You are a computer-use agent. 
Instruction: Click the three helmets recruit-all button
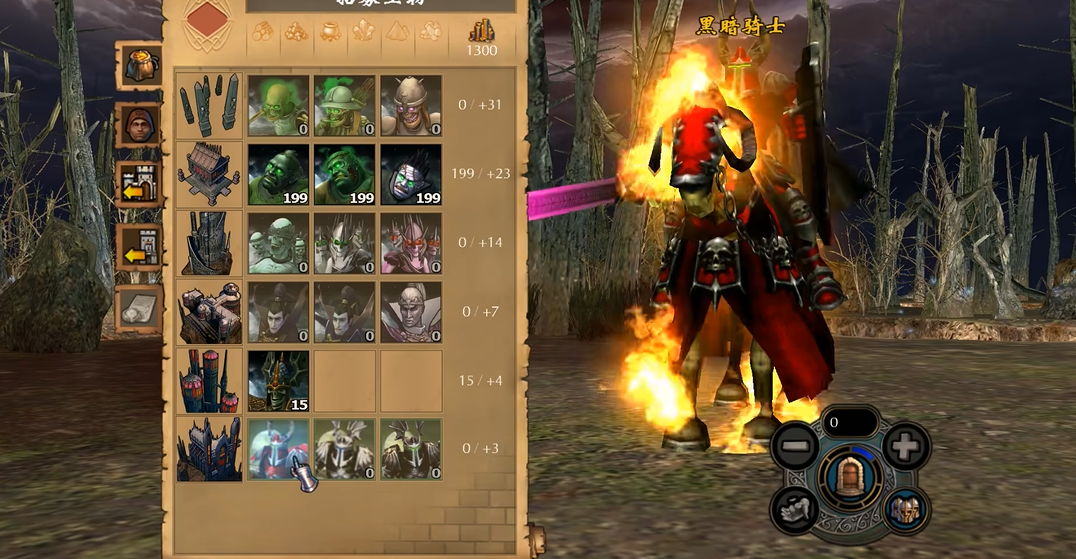905,509
